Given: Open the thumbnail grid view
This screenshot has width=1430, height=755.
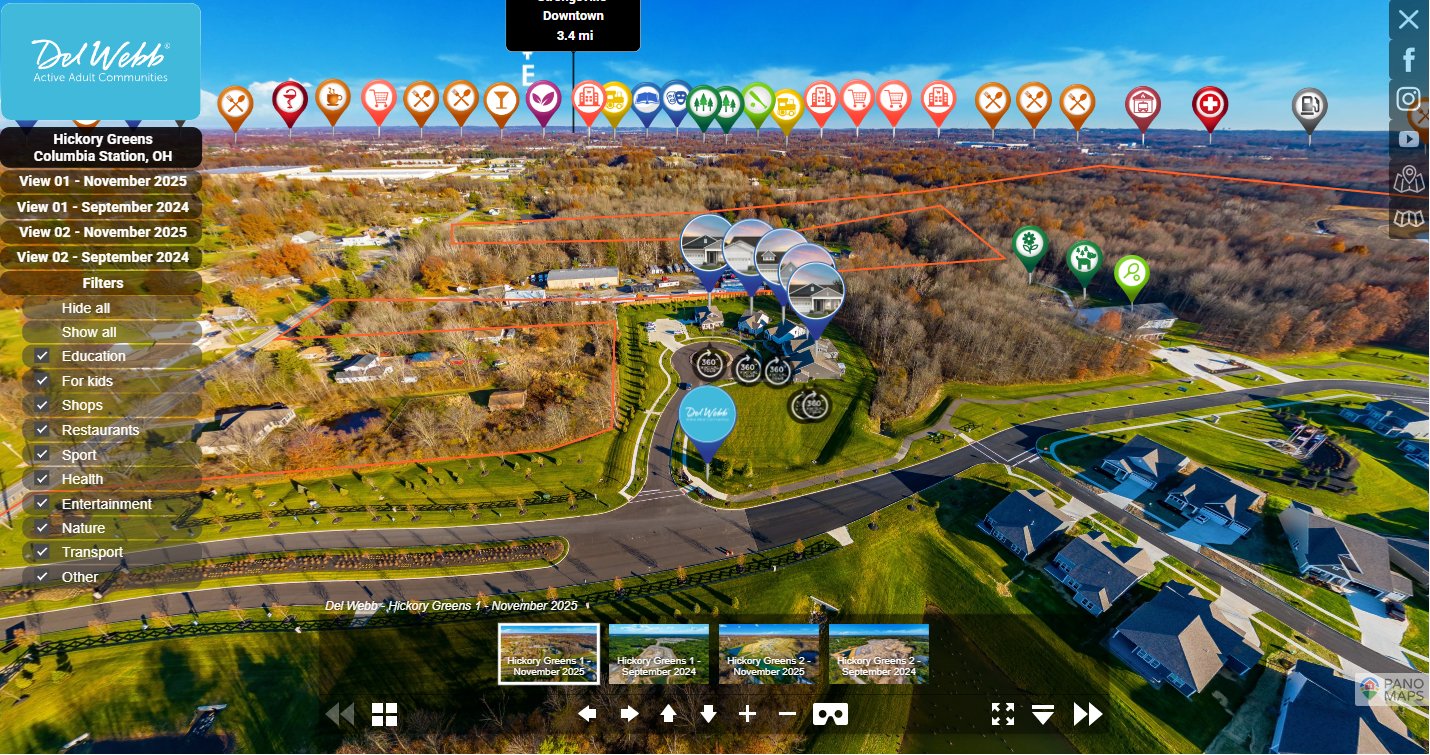Looking at the screenshot, I should point(385,714).
